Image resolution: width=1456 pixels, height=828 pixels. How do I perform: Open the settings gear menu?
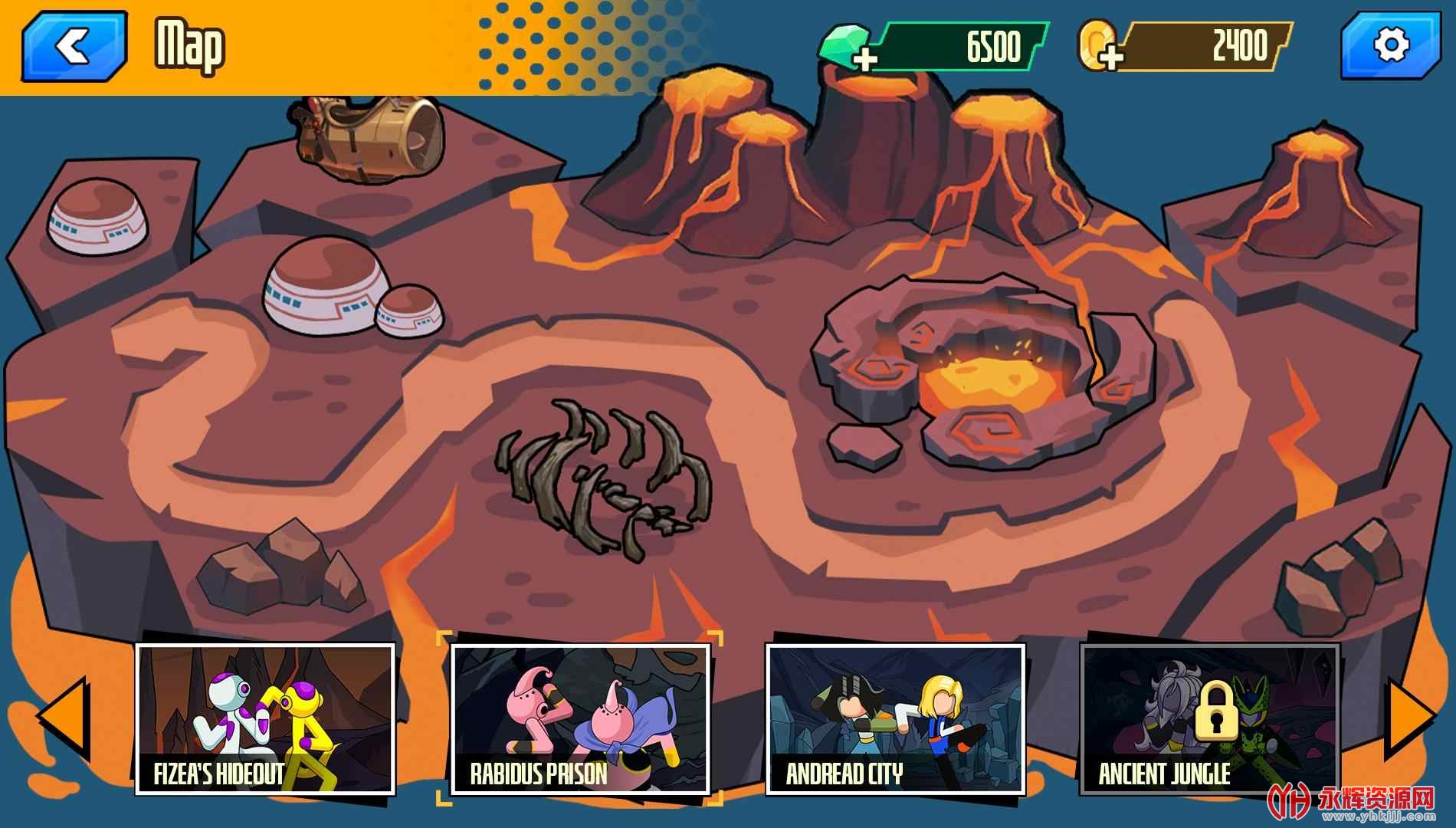[x=1391, y=46]
